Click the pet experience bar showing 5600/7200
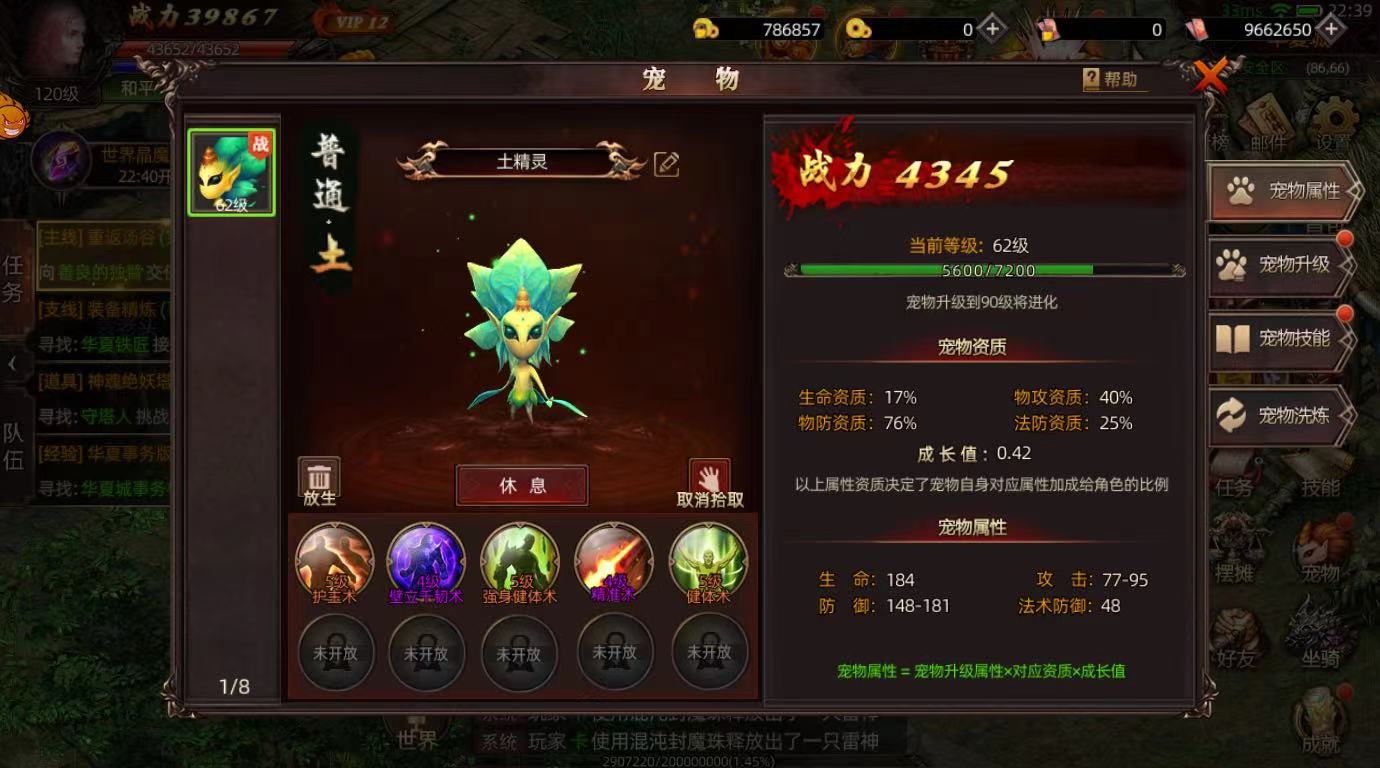Viewport: 1380px width, 768px height. coord(984,270)
